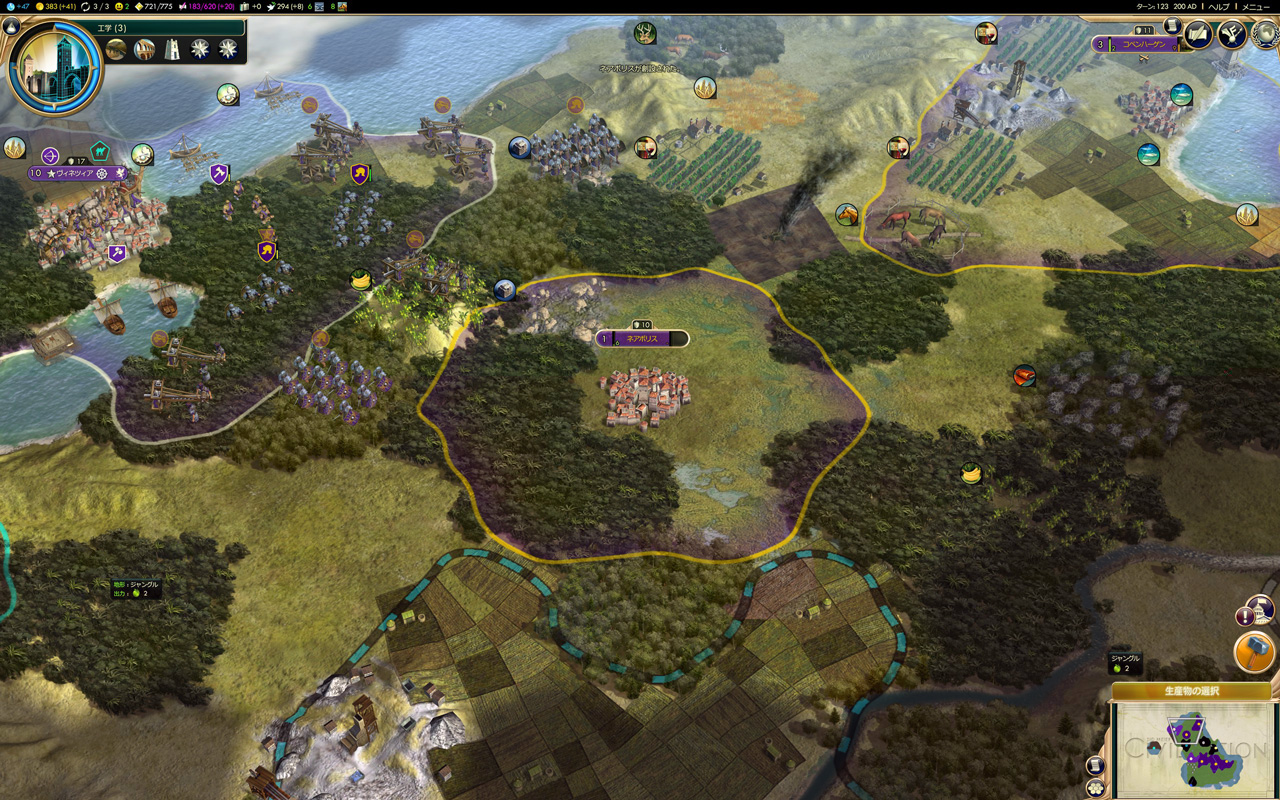1280x800 pixels.
Task: Click the happiness smiley face icon
Action: point(118,6)
